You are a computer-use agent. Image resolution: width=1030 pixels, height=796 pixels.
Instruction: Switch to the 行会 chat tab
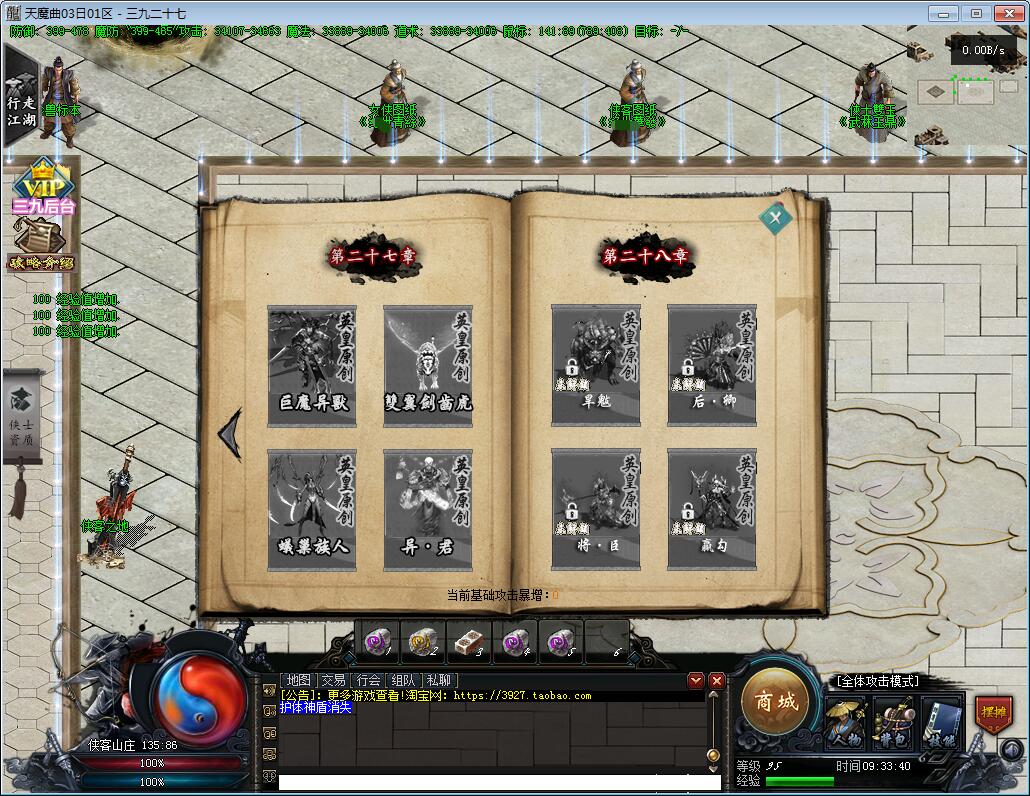pos(367,680)
